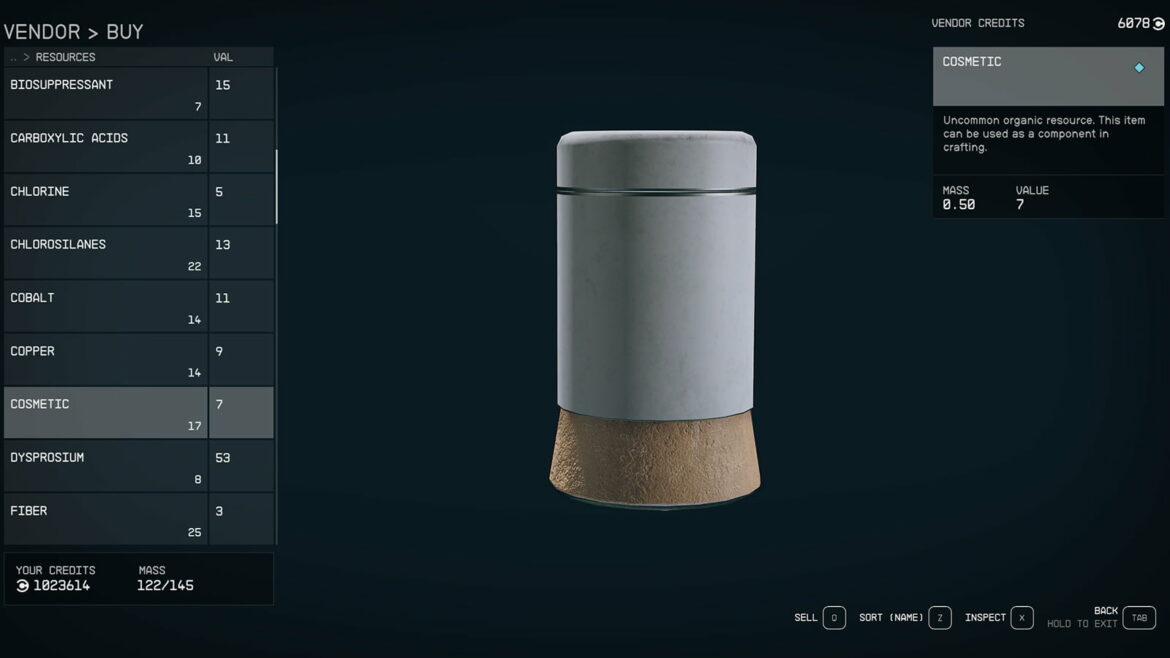Pick Dysprosium from the resource list
This screenshot has width=1170, height=658.
(x=105, y=466)
